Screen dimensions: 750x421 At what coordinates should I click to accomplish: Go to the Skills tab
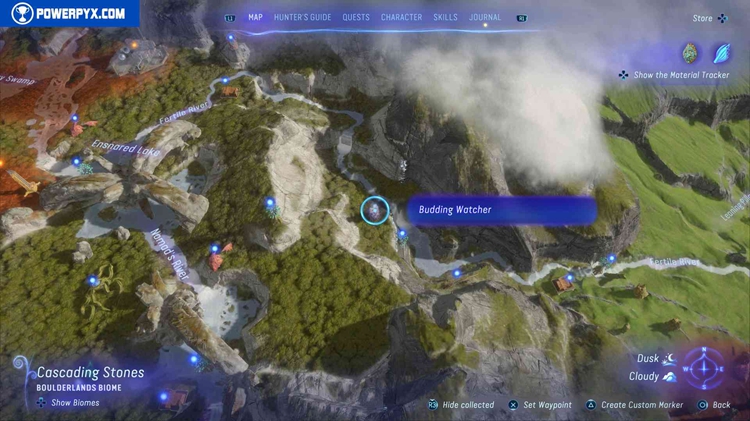tap(446, 17)
